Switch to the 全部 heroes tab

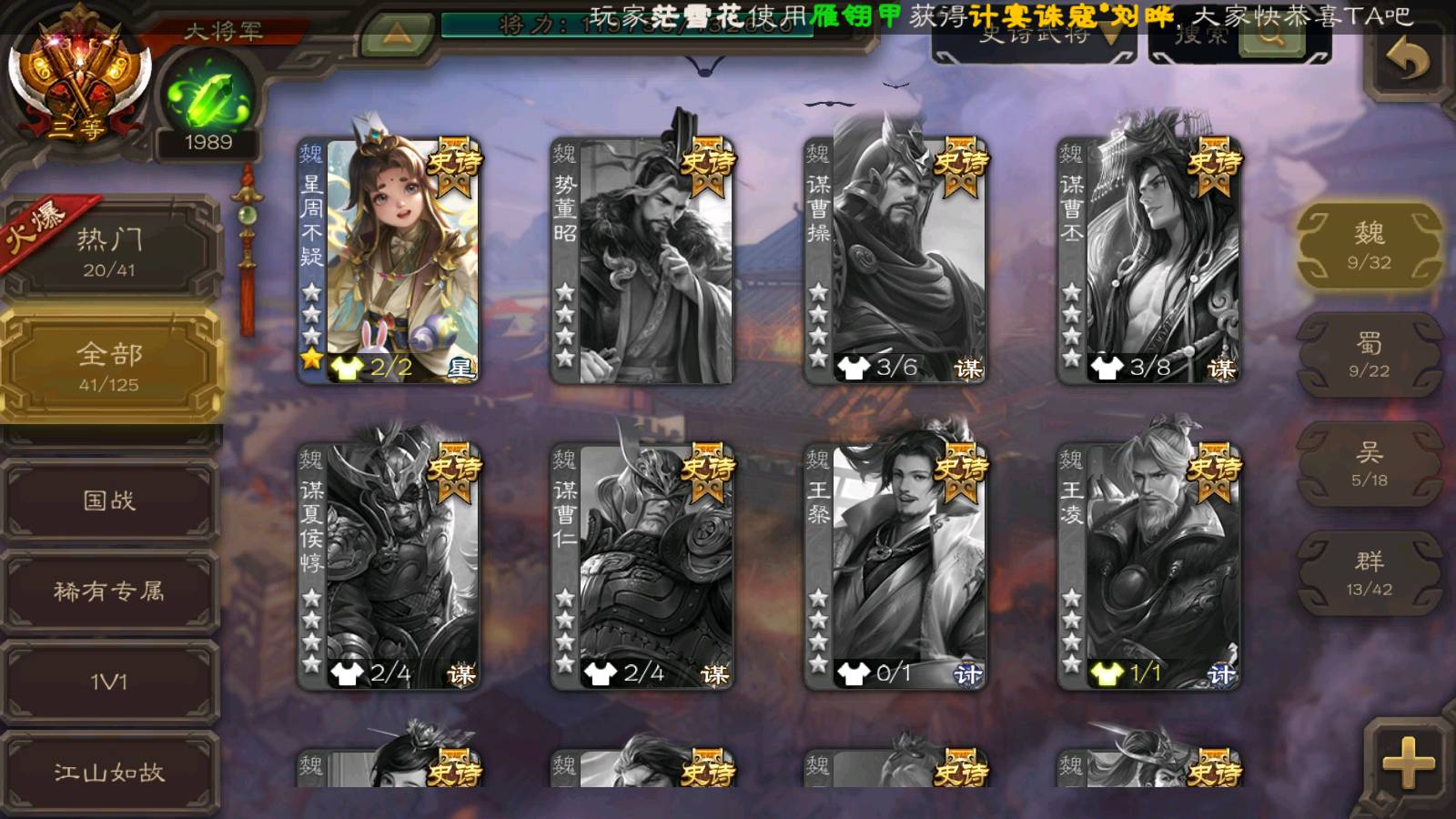[109, 366]
